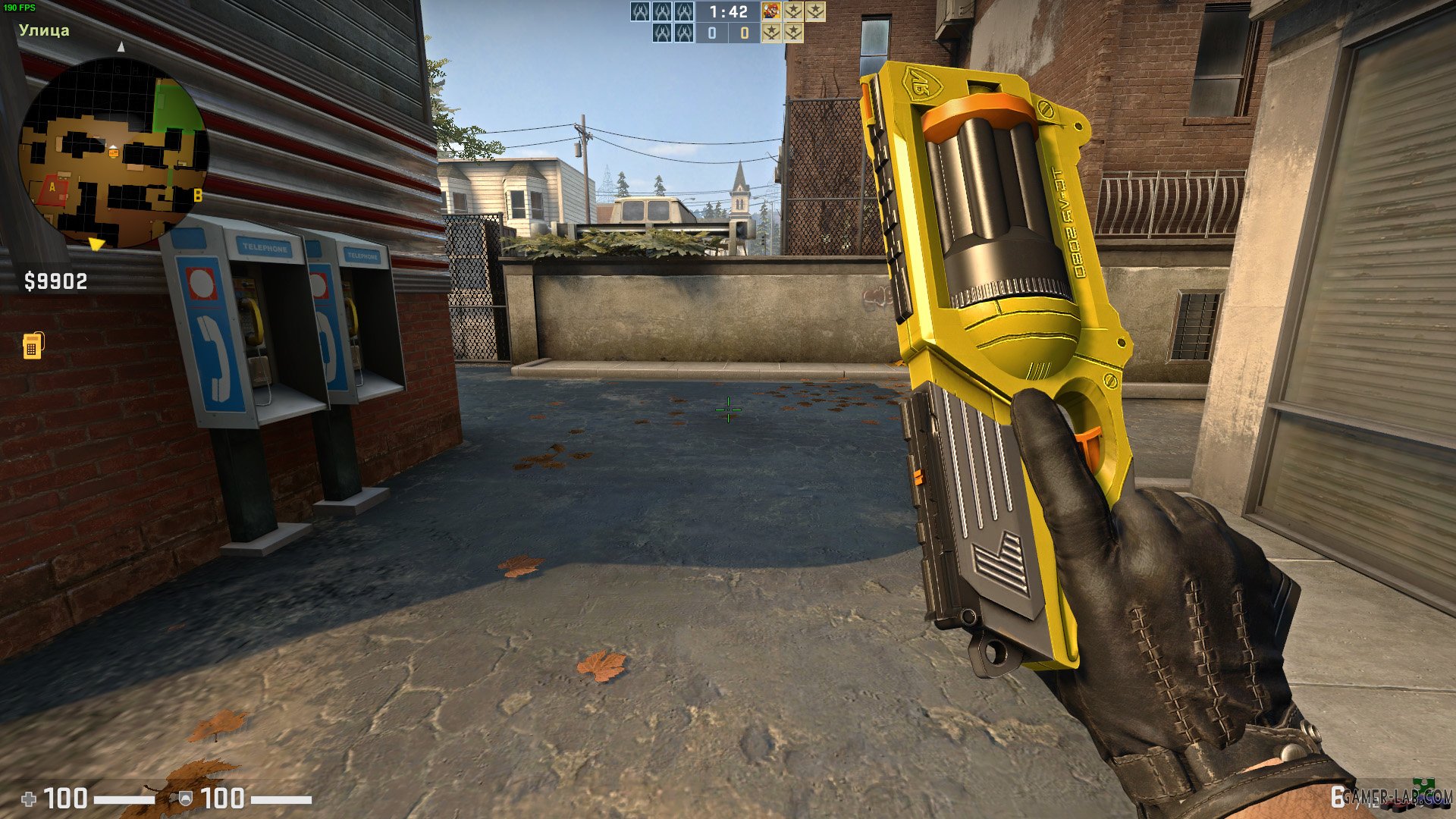This screenshot has width=1456, height=819.
Task: Select the first terrorist avatar on the scoreboard
Action: pos(641,11)
